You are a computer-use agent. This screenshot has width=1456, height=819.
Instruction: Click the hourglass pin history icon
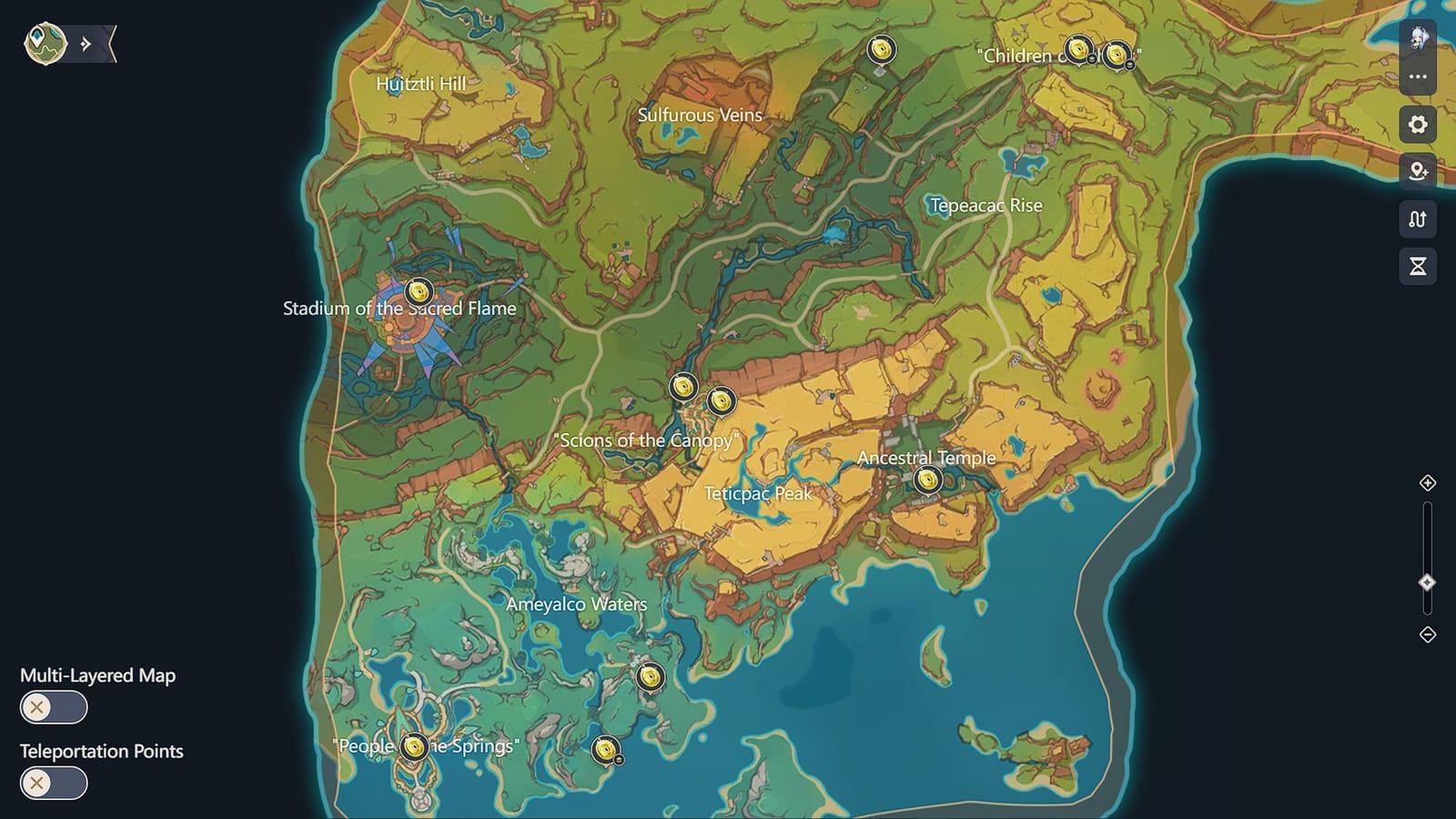coord(1417,265)
